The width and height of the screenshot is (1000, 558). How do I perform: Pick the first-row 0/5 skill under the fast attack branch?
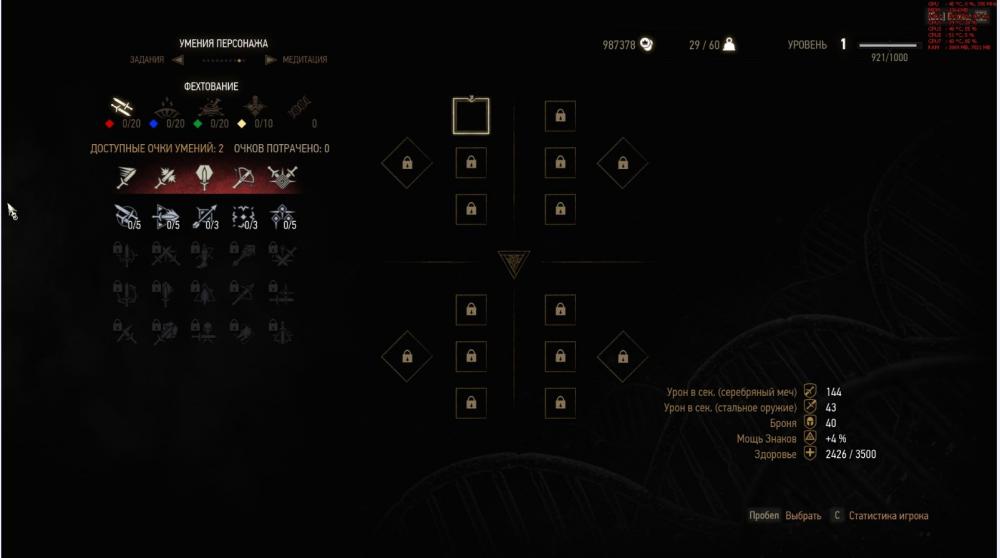[x=126, y=214]
